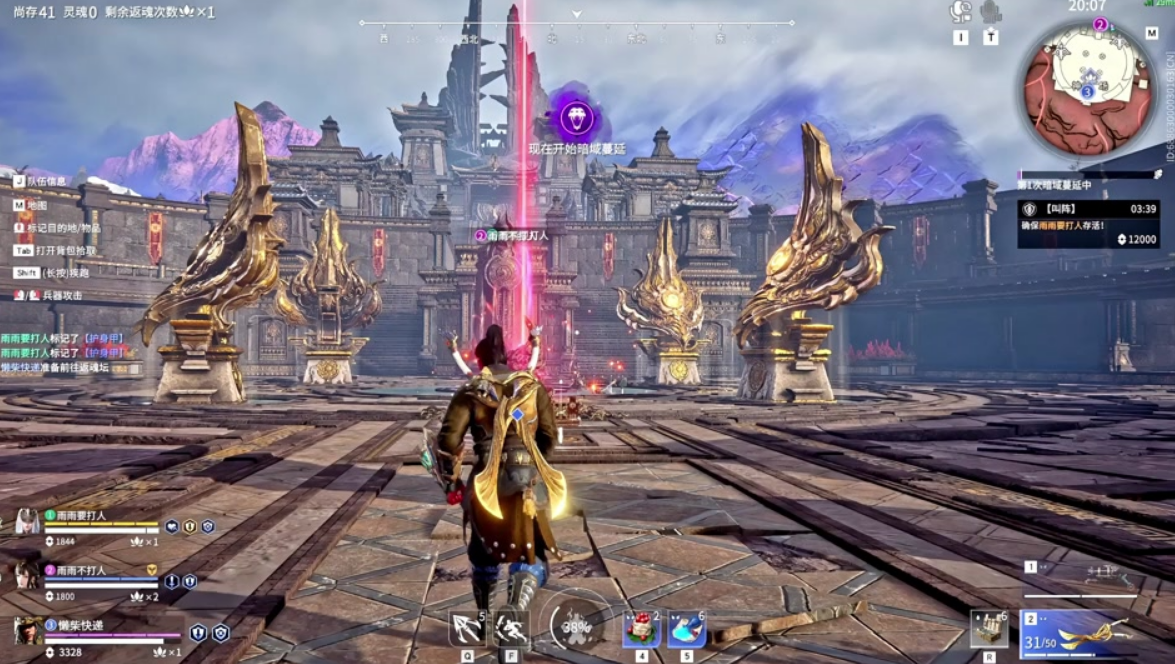Toggle the microphone hand icon
Screen dimensions: 1175x664
(990, 12)
